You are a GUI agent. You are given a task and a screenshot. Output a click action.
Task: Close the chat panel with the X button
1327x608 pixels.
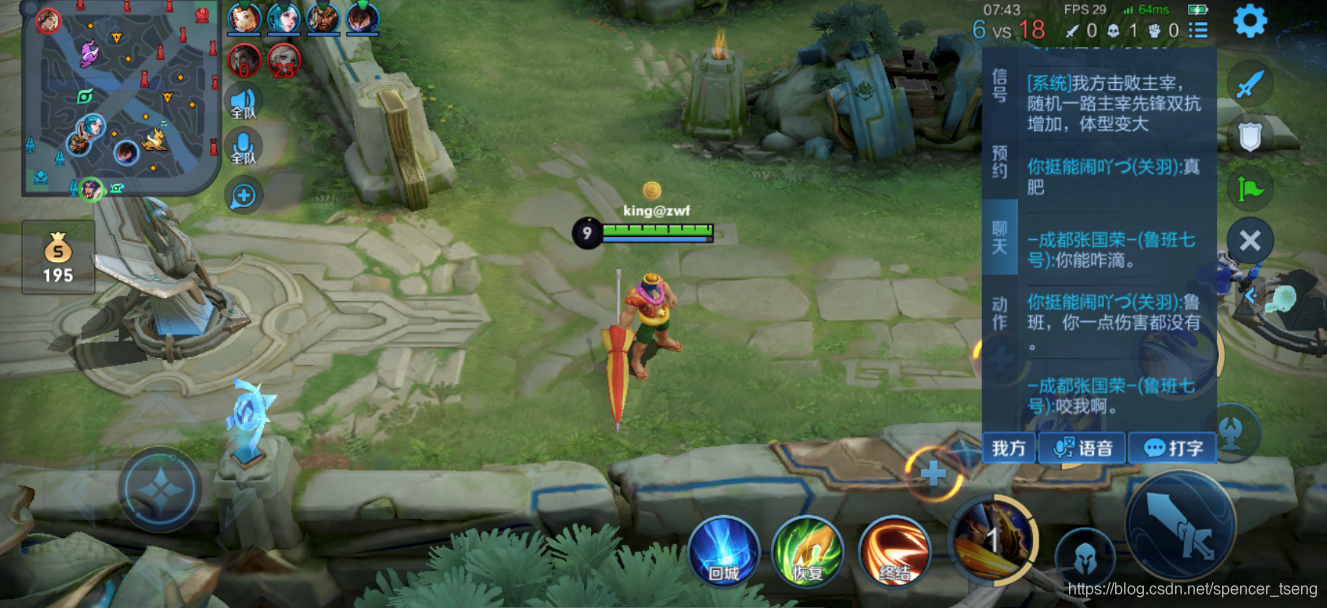click(x=1250, y=240)
